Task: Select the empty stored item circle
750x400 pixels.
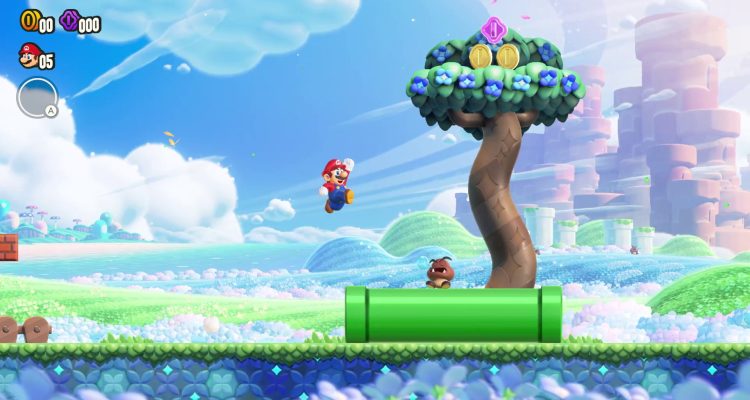Action: tap(37, 97)
